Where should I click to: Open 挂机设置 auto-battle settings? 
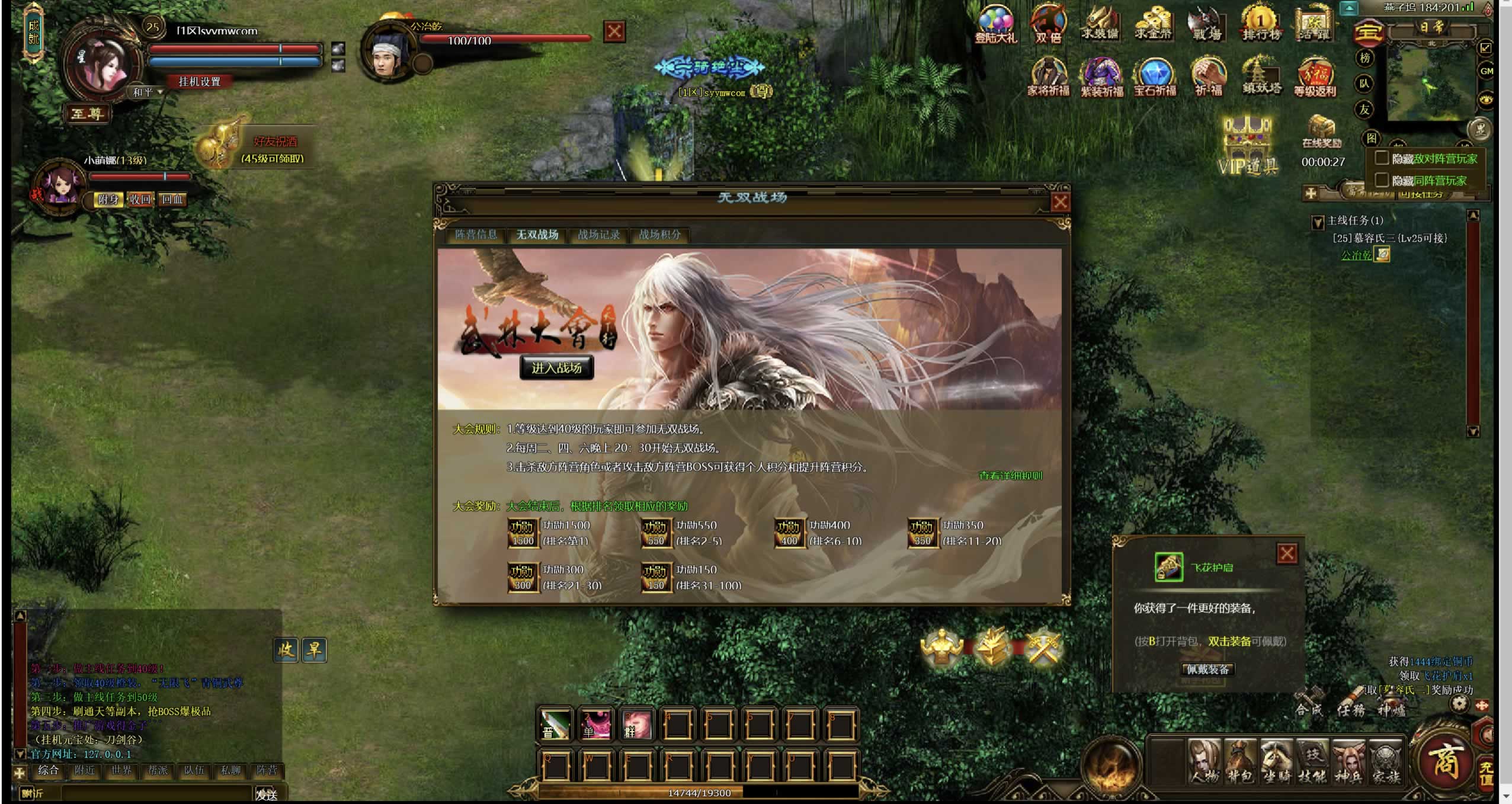[x=200, y=82]
